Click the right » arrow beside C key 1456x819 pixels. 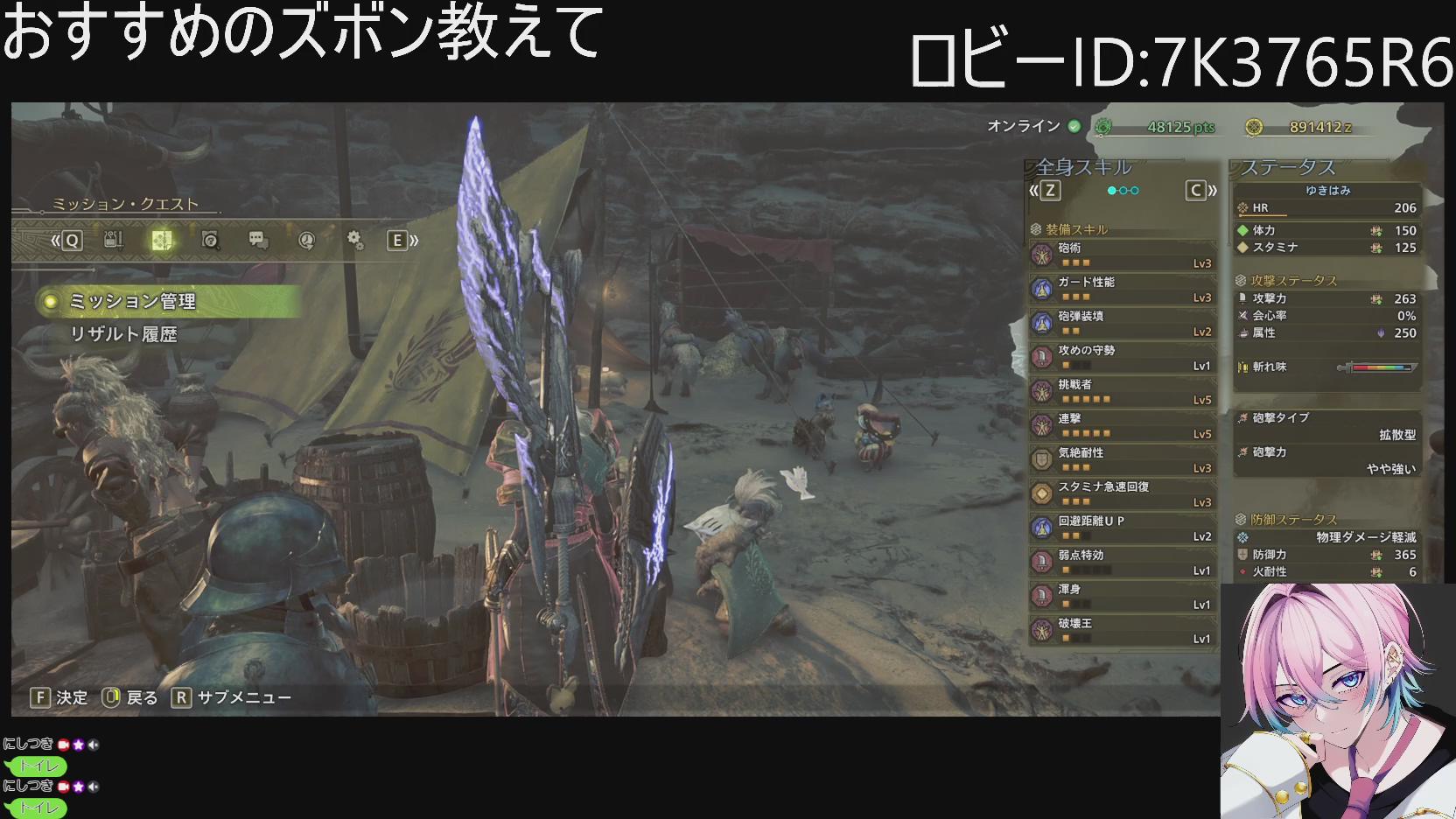click(x=1212, y=189)
